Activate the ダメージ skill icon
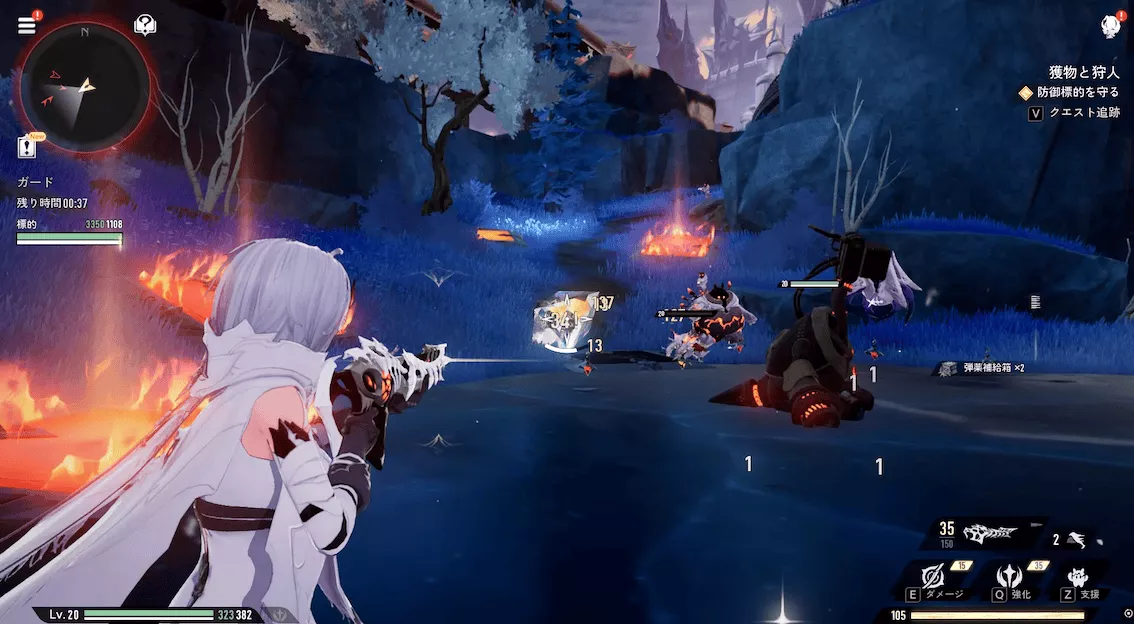Screen dimensions: 1134x624 coord(934,578)
